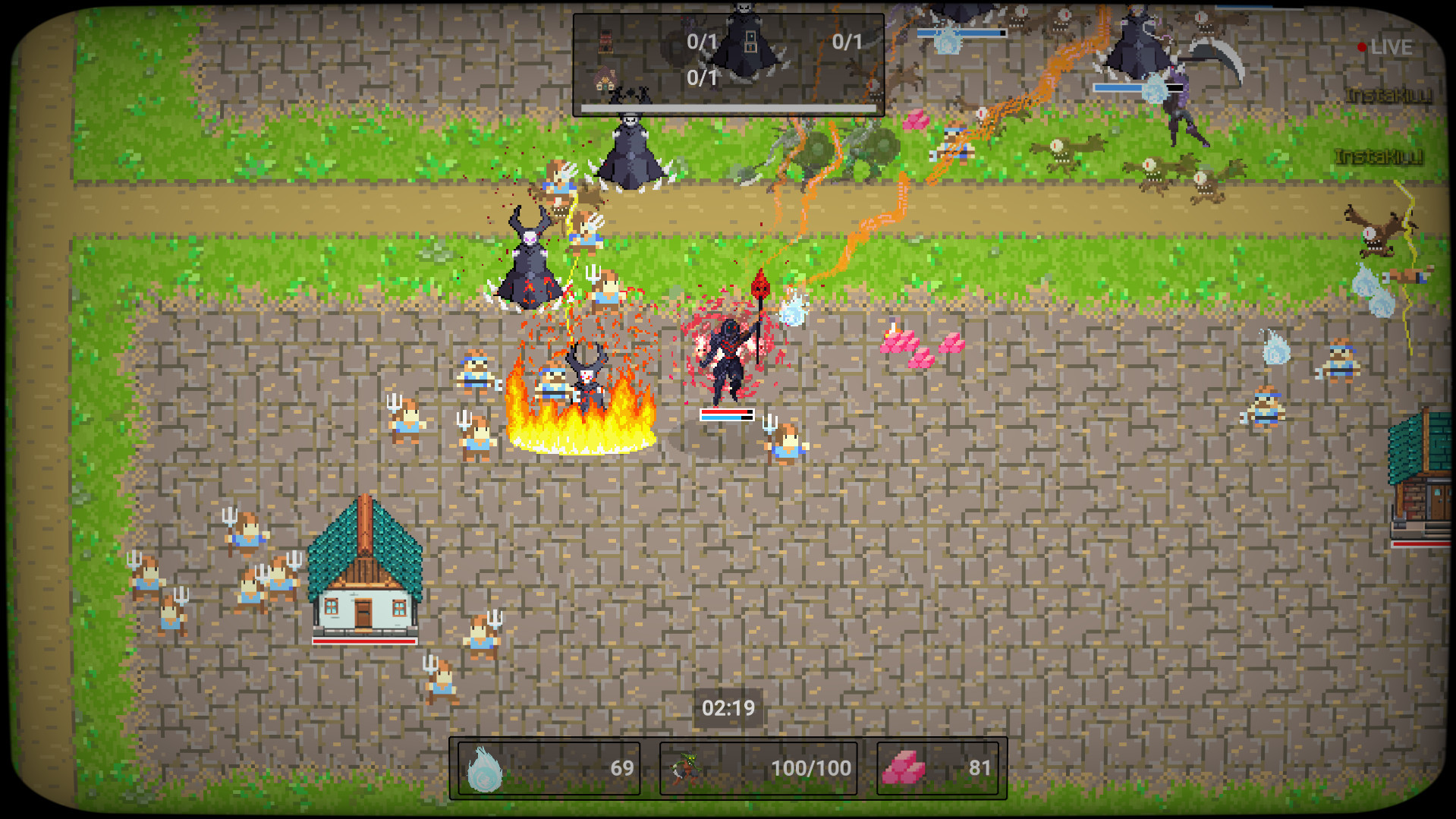
Task: Click the dark knight holding the red spear
Action: 727,357
